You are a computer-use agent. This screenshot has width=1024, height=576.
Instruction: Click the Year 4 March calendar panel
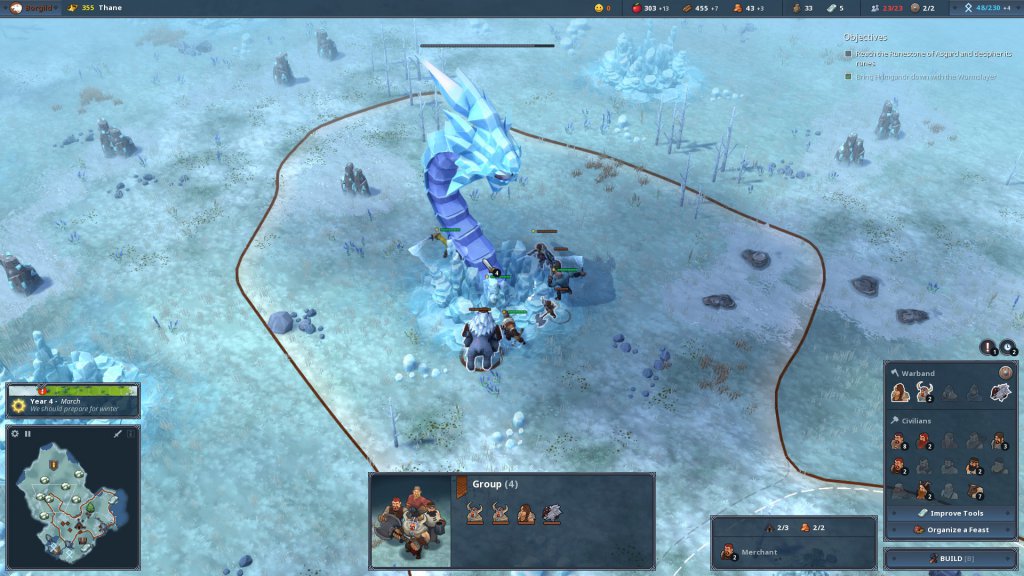(72, 401)
